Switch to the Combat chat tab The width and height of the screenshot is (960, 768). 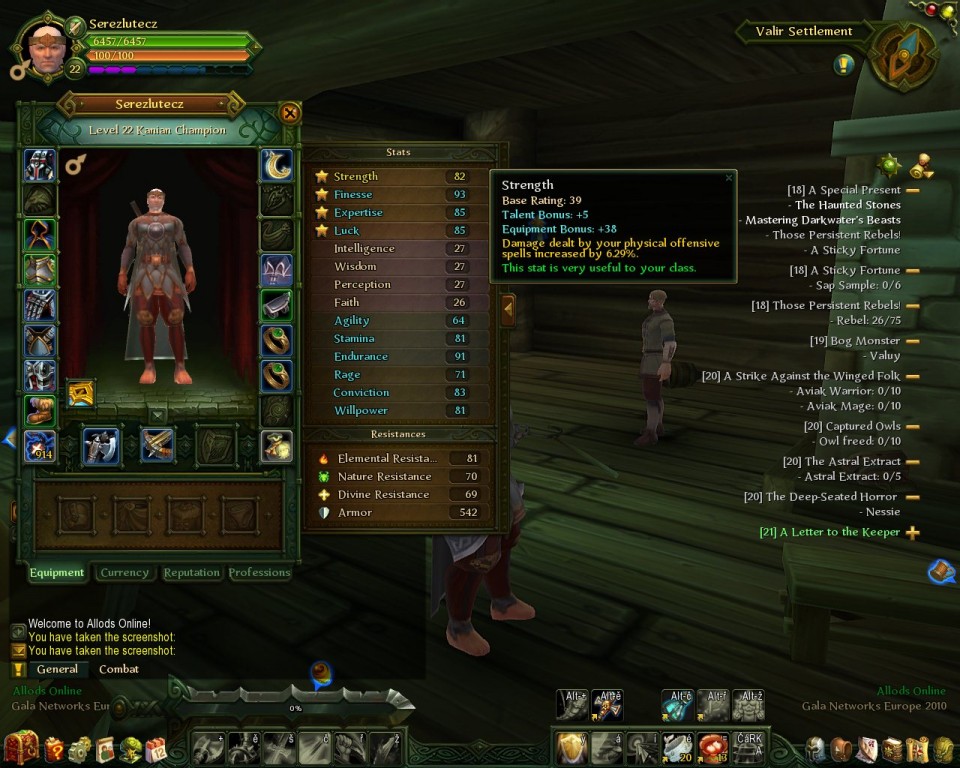point(119,669)
